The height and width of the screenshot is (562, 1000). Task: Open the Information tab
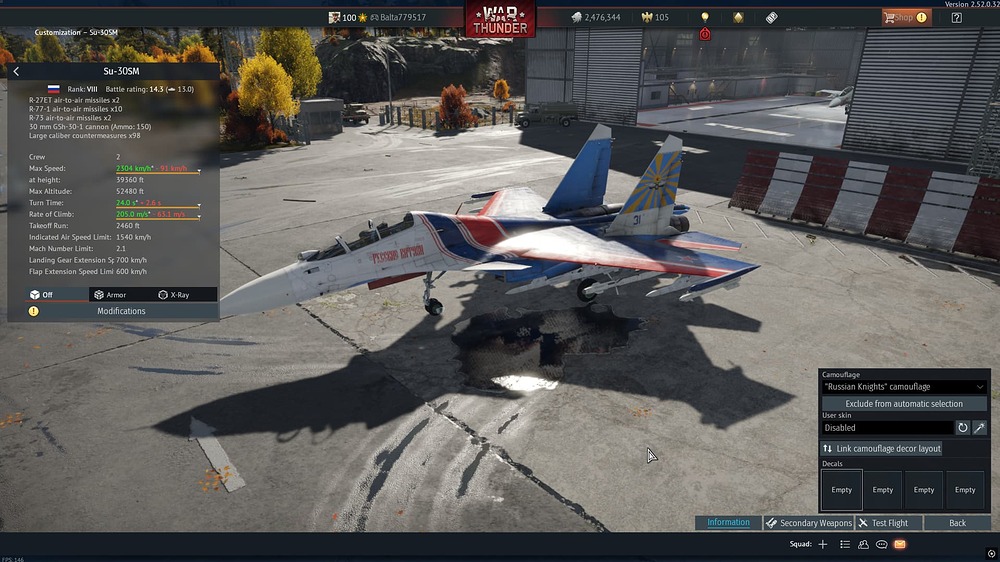coord(728,522)
